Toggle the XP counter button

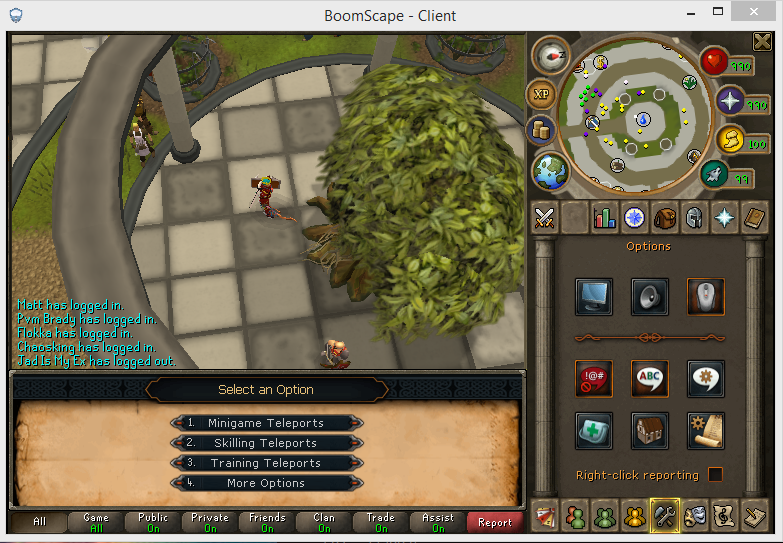coord(540,93)
